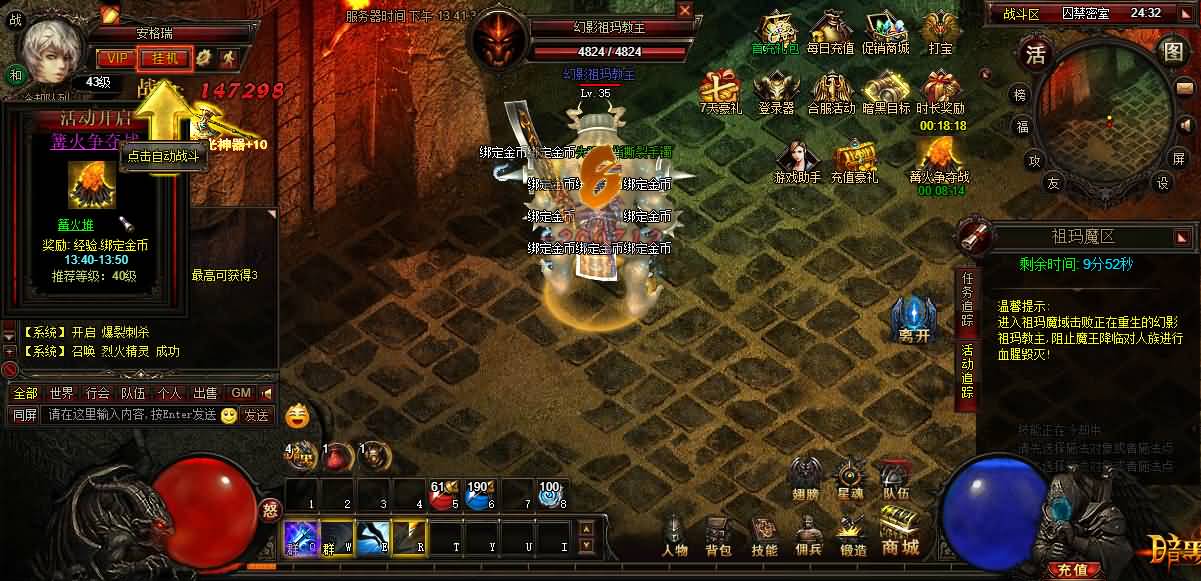Leave the dungeon with 离开 crystal

(914, 320)
